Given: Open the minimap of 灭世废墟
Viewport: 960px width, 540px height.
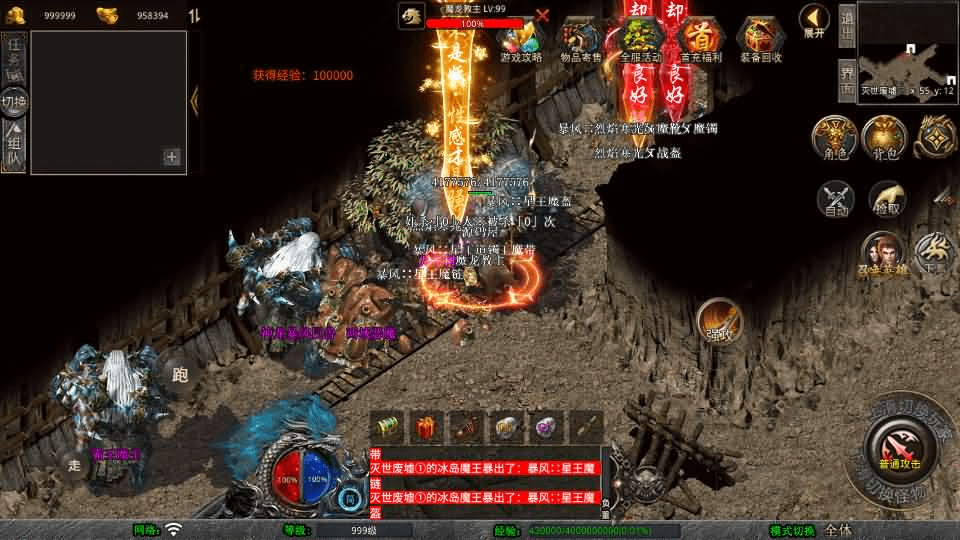Looking at the screenshot, I should (907, 48).
